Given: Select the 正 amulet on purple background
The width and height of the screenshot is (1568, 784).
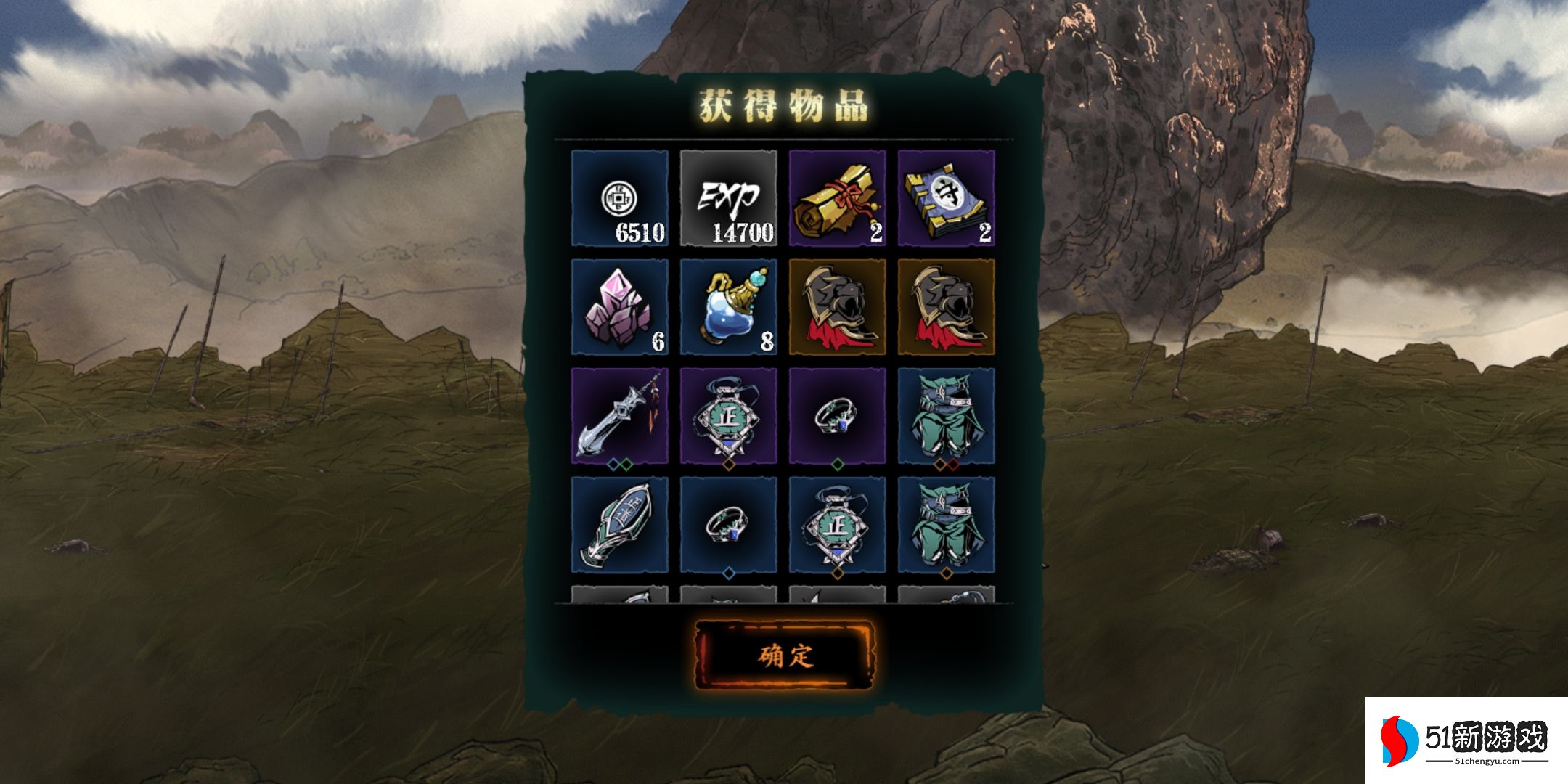Looking at the screenshot, I should coord(728,416).
